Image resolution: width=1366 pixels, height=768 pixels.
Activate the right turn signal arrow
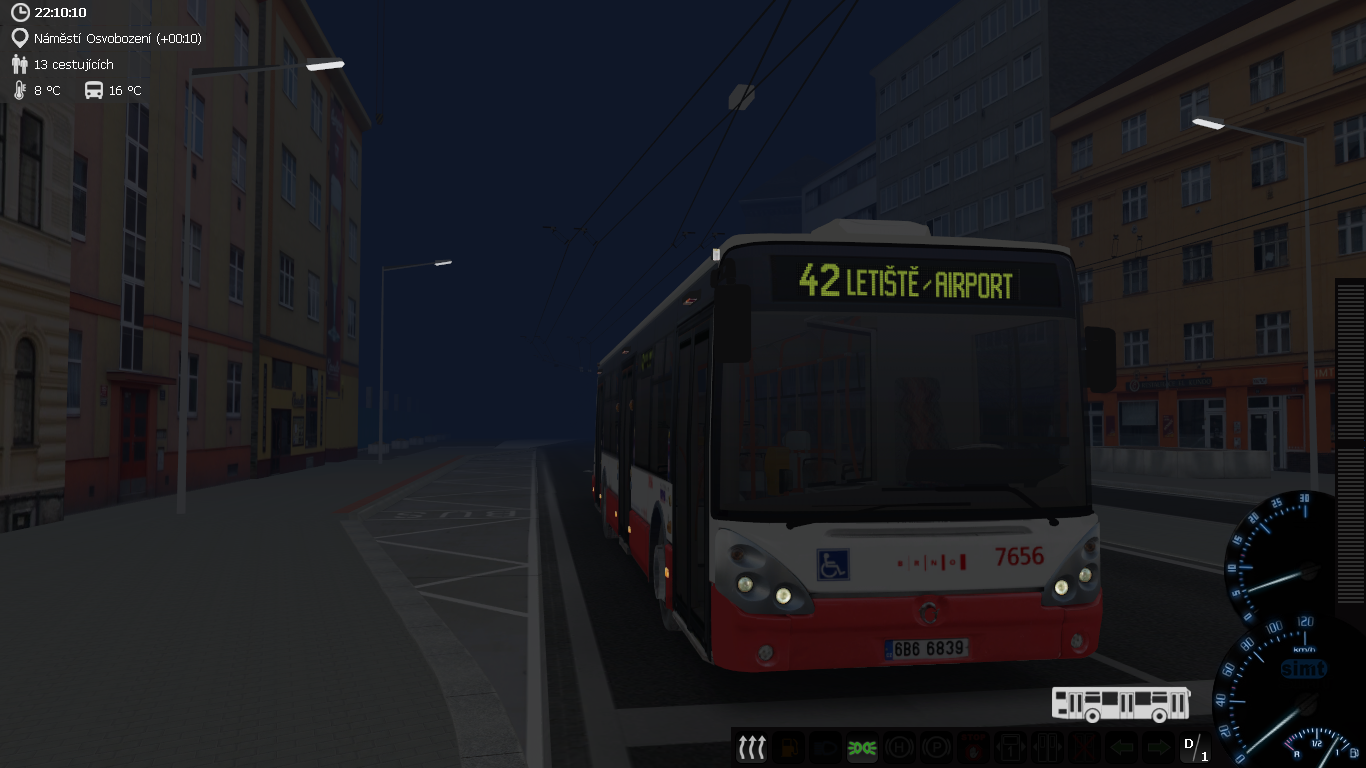(1157, 747)
